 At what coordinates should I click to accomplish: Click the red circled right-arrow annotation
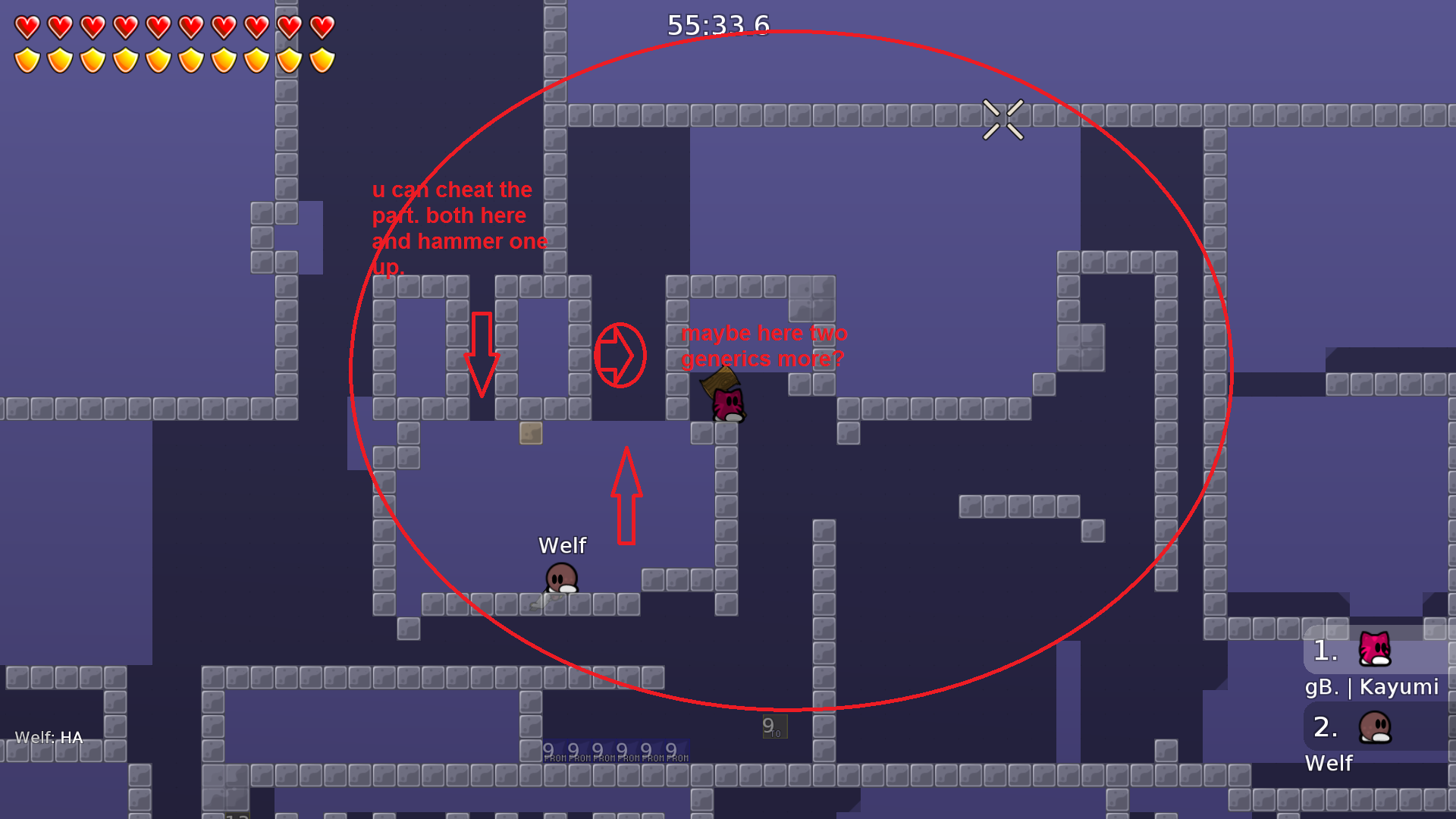(620, 356)
